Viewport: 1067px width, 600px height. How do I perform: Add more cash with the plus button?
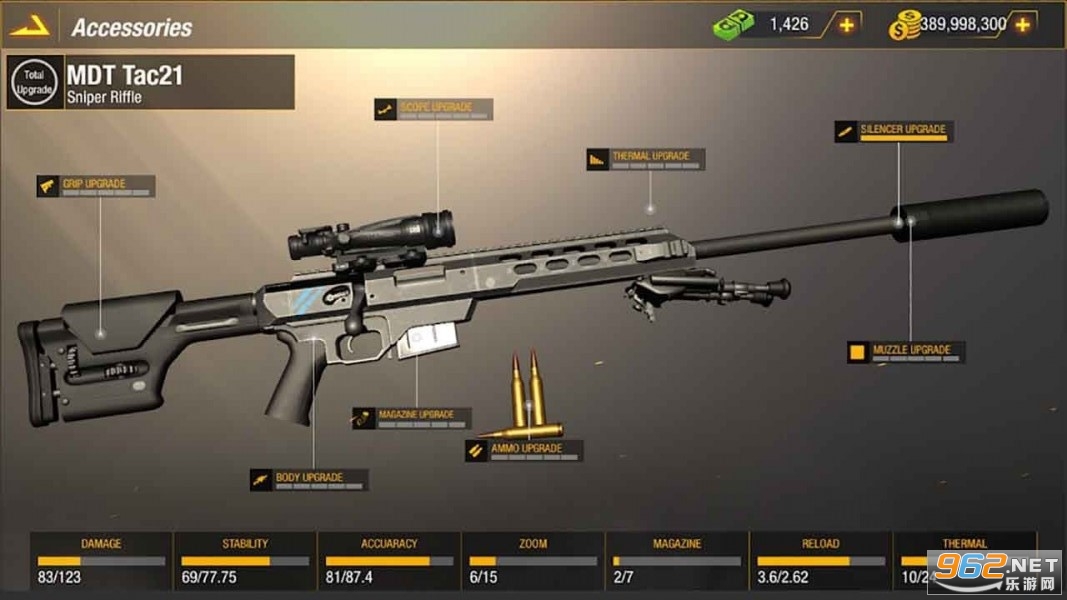pyautogui.click(x=846, y=25)
